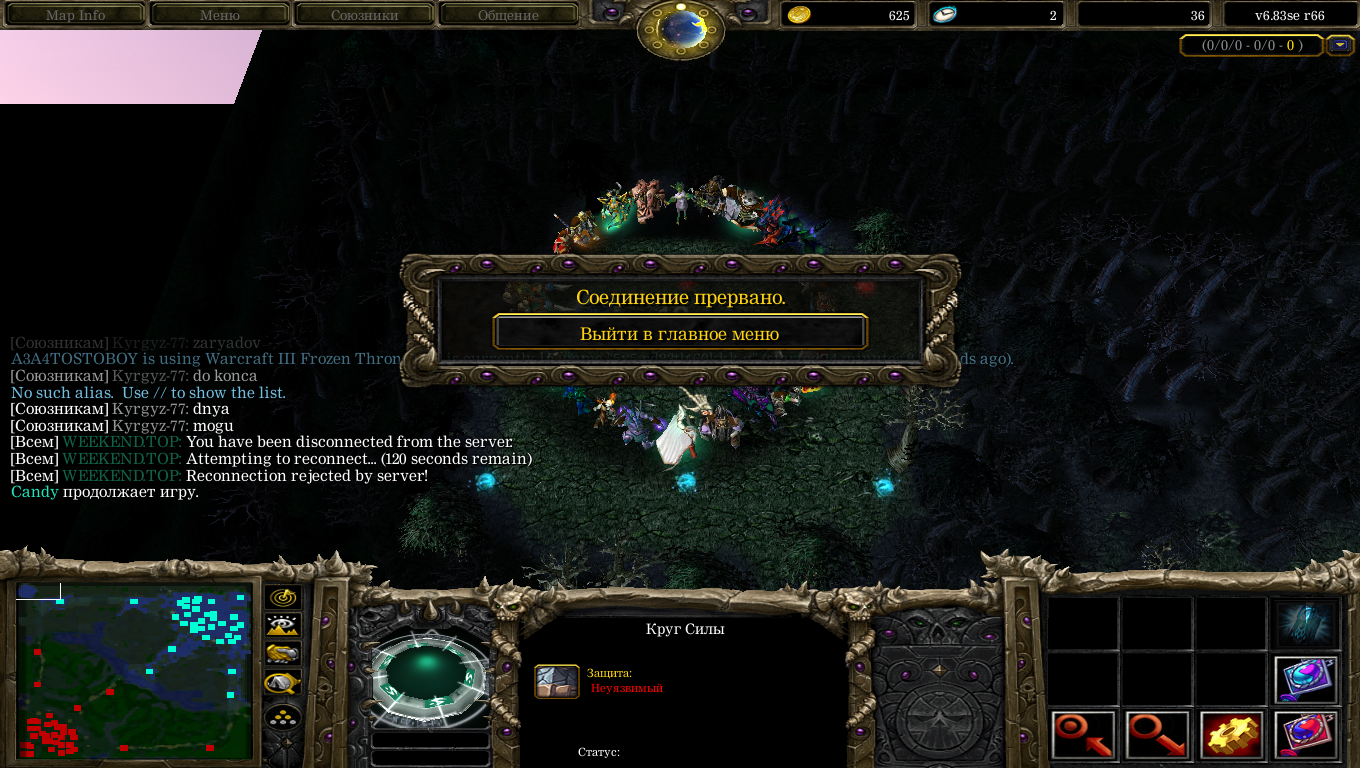Image resolution: width=1360 pixels, height=768 pixels.
Task: Select the red-blue orb card icon
Action: pyautogui.click(x=1306, y=735)
